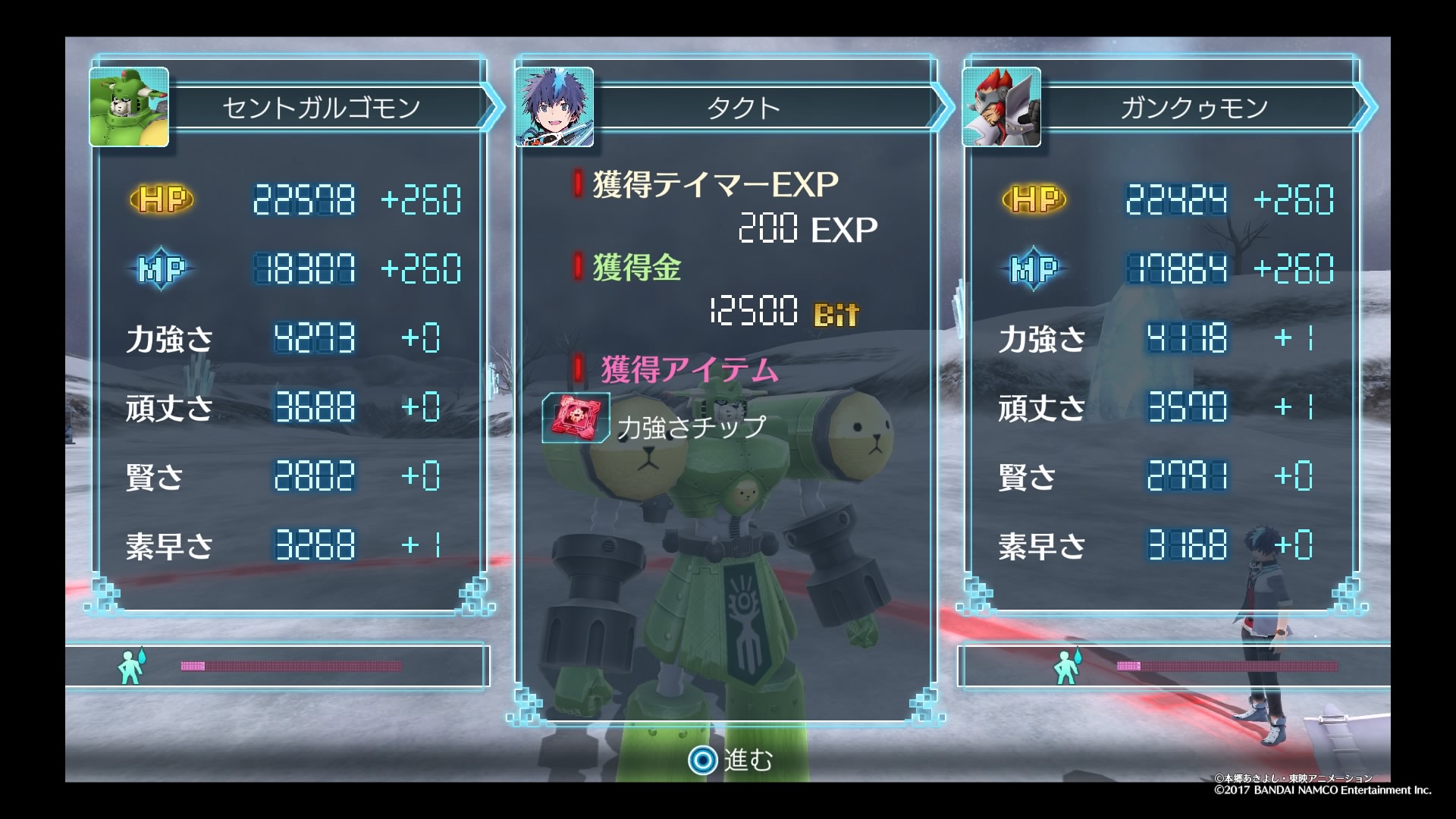Image resolution: width=1456 pixels, height=819 pixels.
Task: Select the 力強さチップ reward item icon
Action: pos(576,418)
